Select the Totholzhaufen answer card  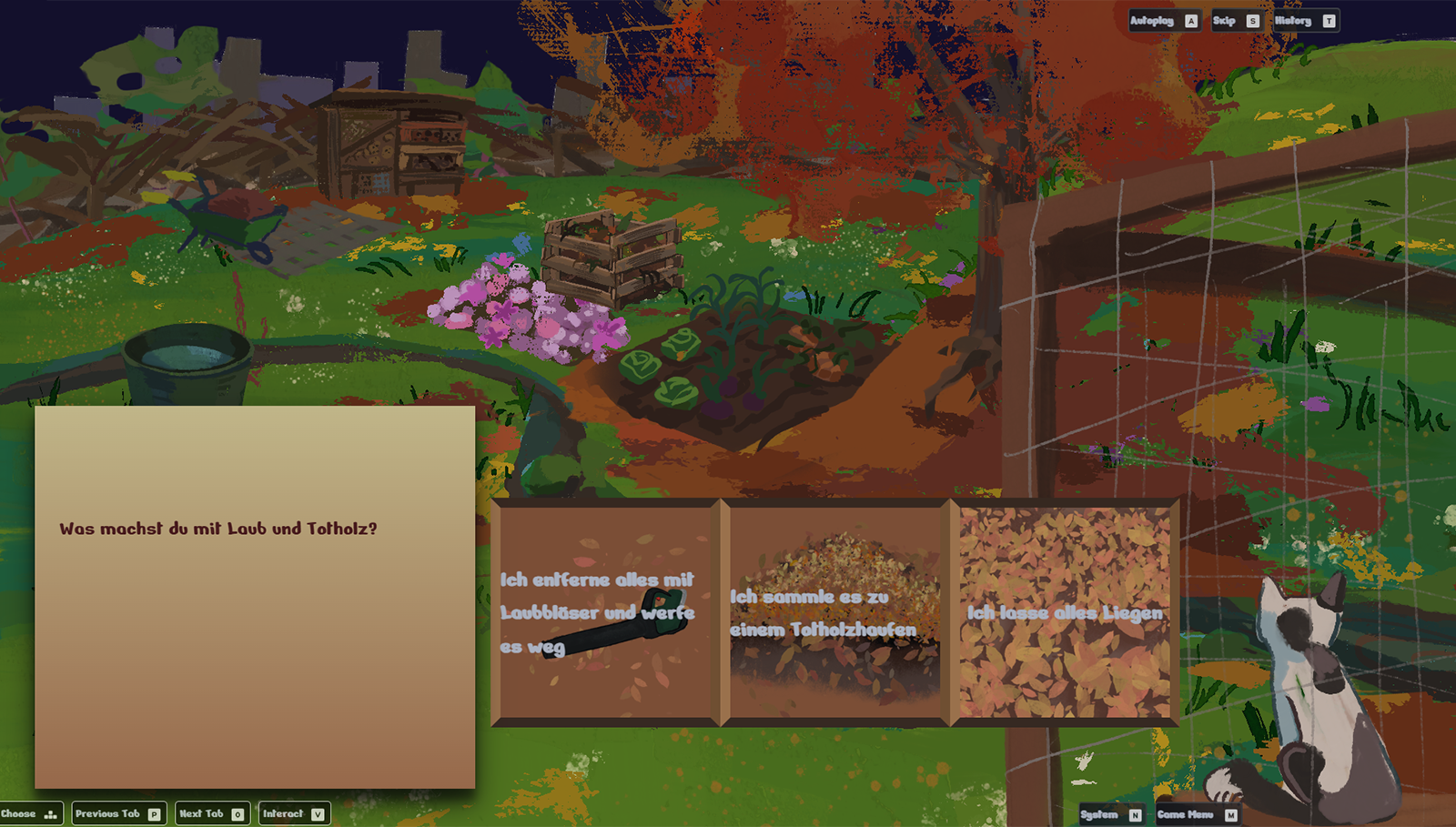tap(835, 612)
